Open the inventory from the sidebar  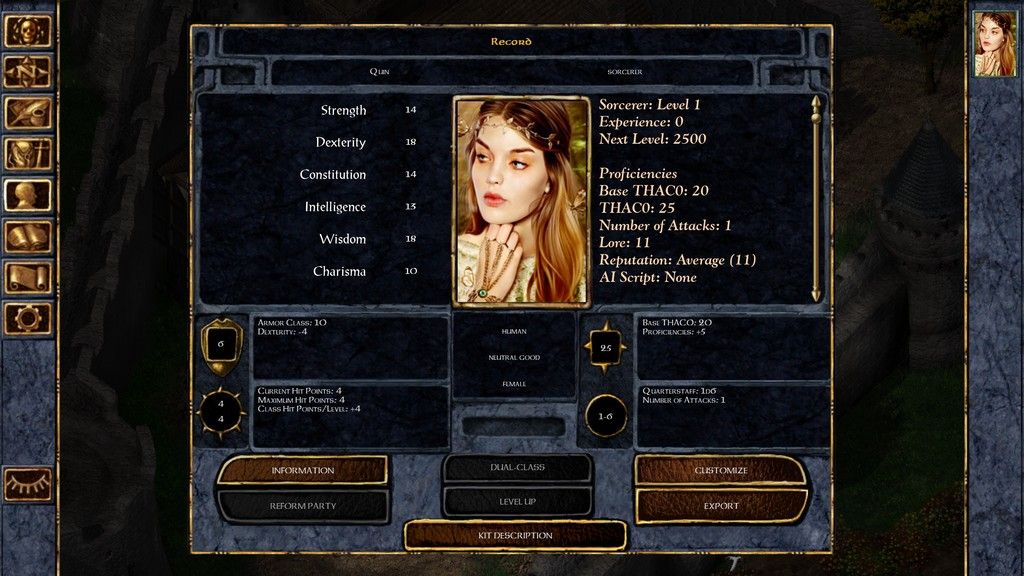28,154
